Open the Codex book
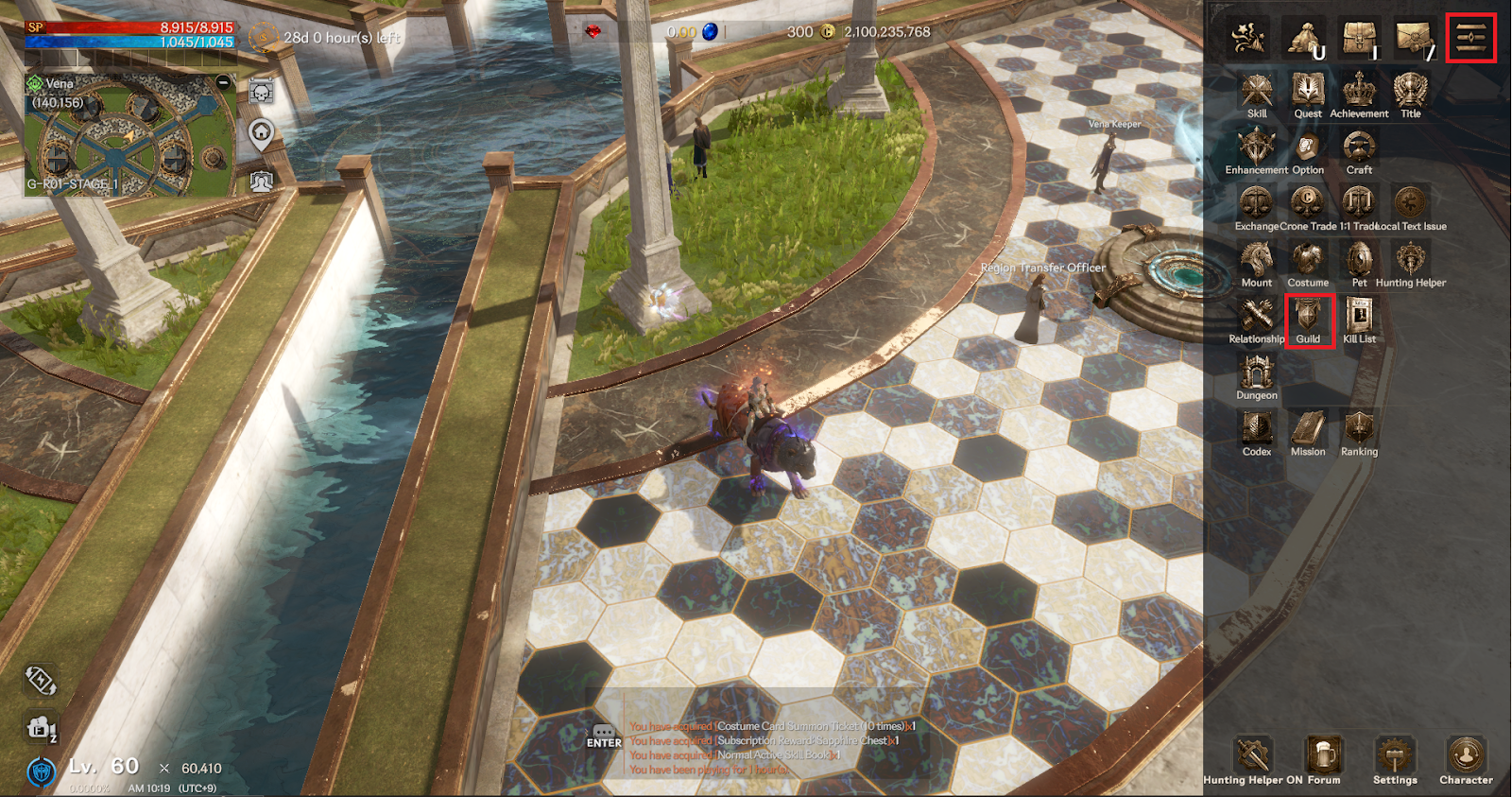1512x797 pixels. (x=1257, y=432)
